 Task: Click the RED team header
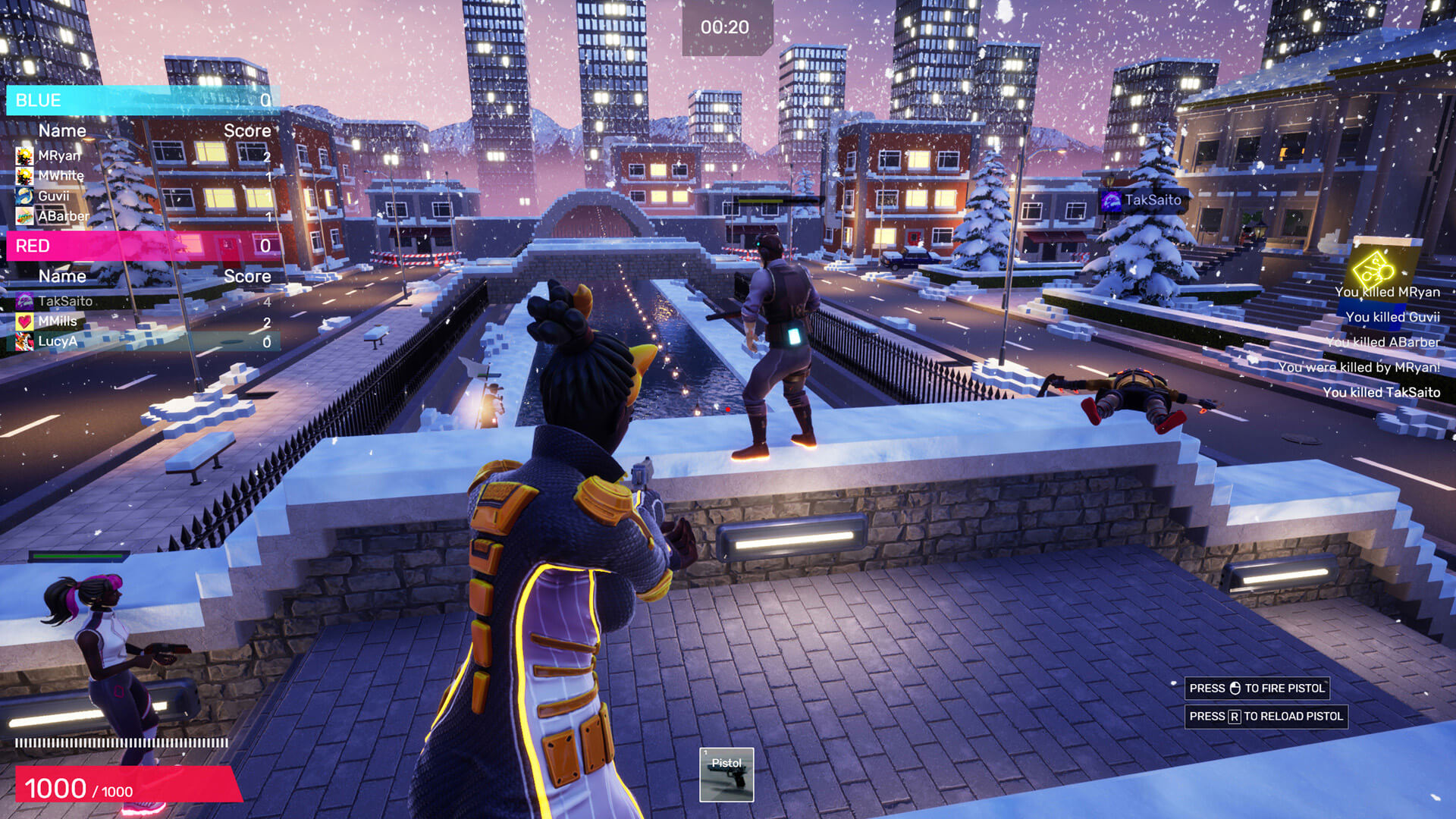(x=143, y=246)
